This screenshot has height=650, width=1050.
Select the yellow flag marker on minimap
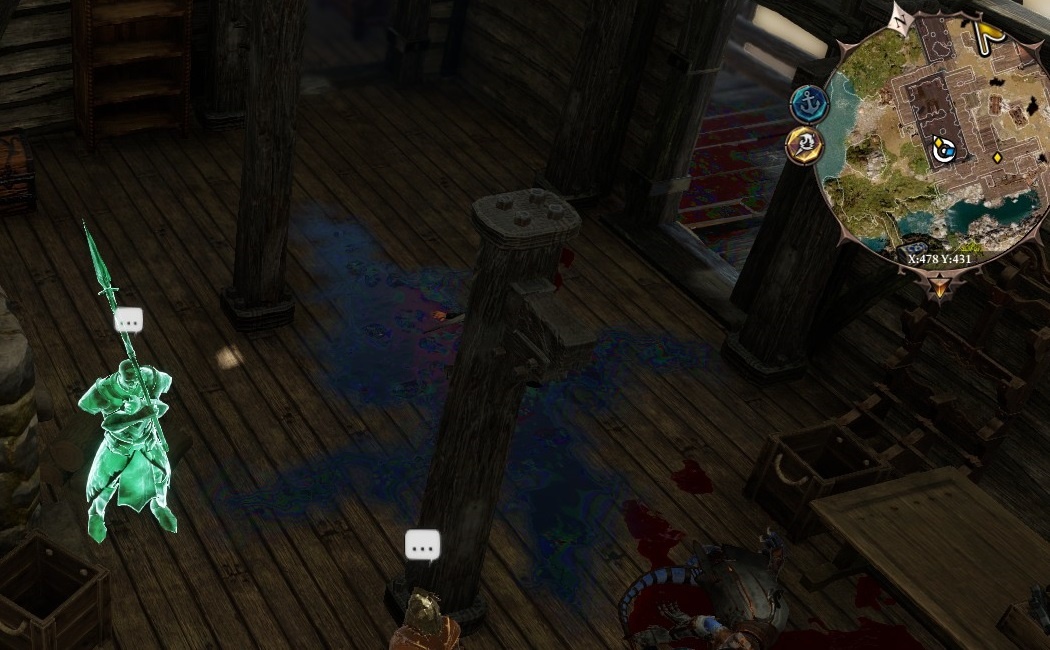coord(989,36)
